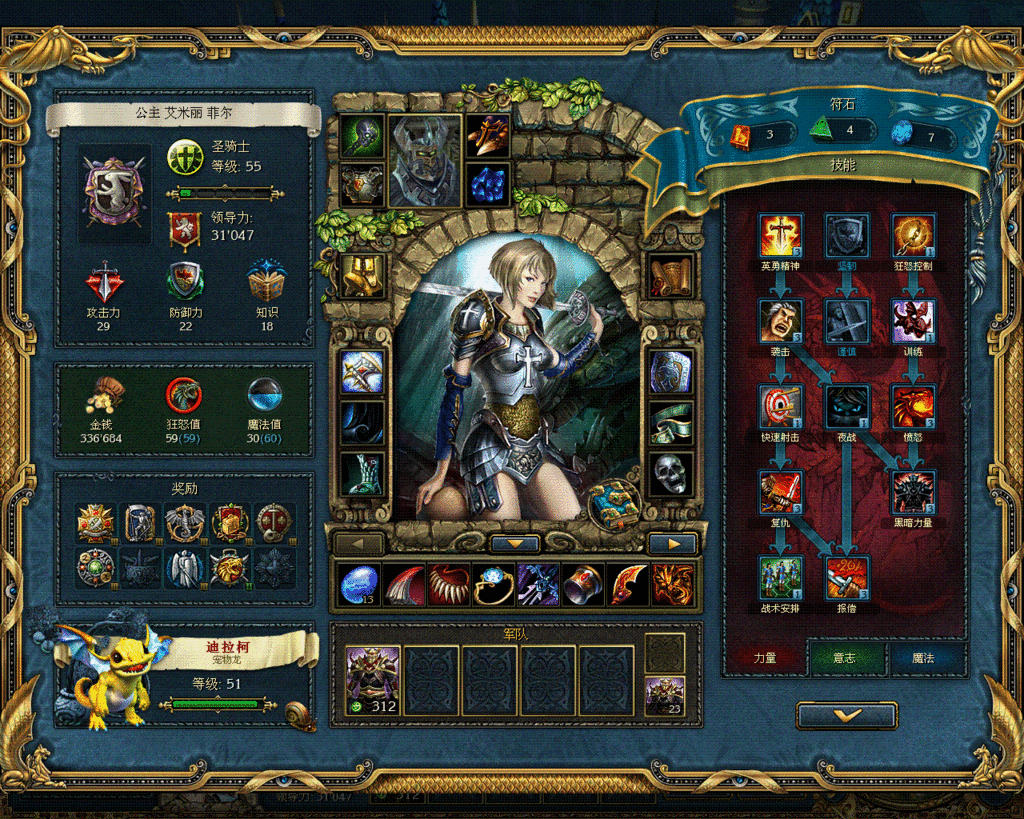Click the 黑暗力量 skill icon
Screen dimensions: 1024x819
[x=913, y=492]
